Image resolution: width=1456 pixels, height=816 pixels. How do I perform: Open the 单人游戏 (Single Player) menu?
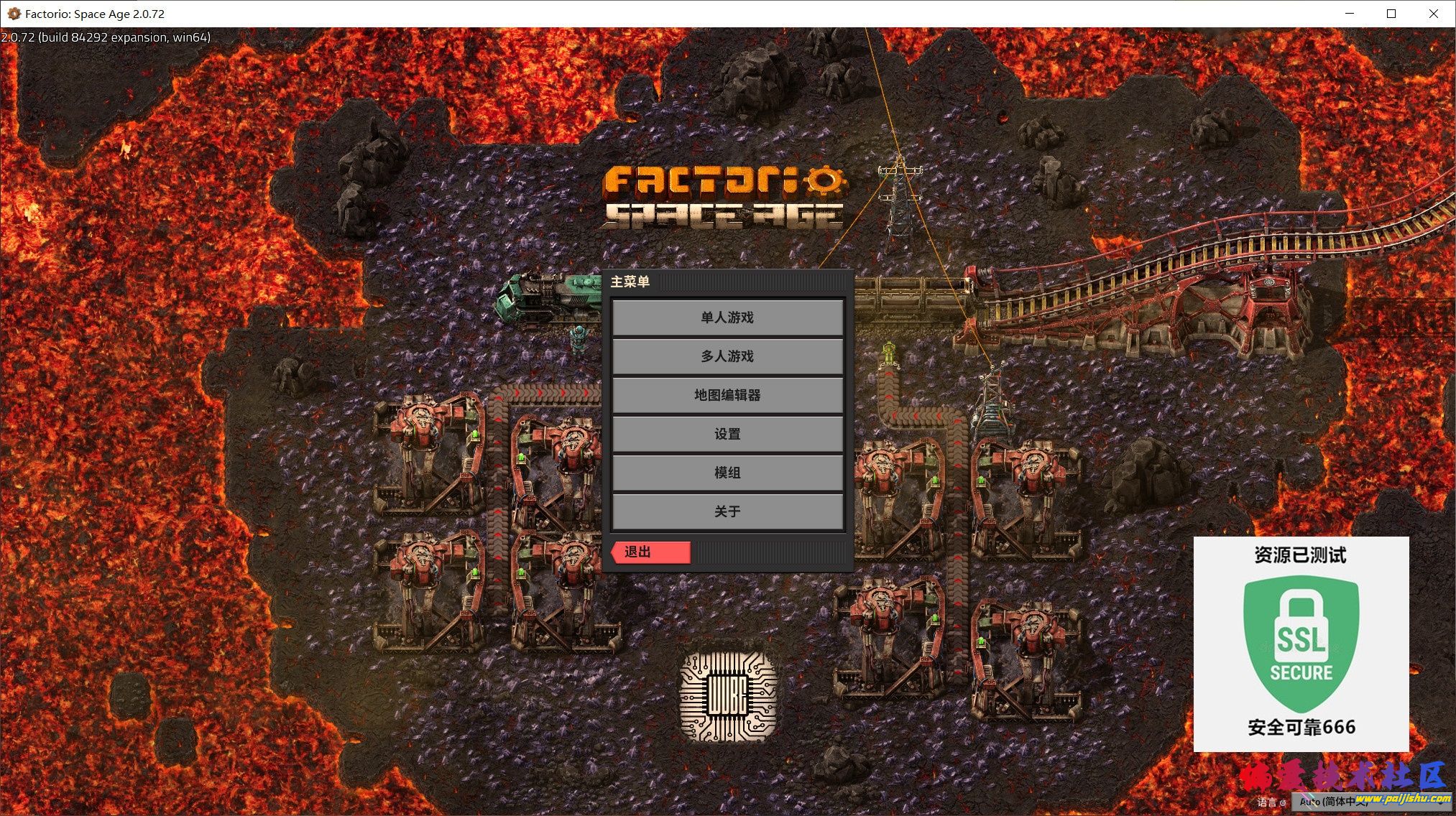tap(727, 317)
